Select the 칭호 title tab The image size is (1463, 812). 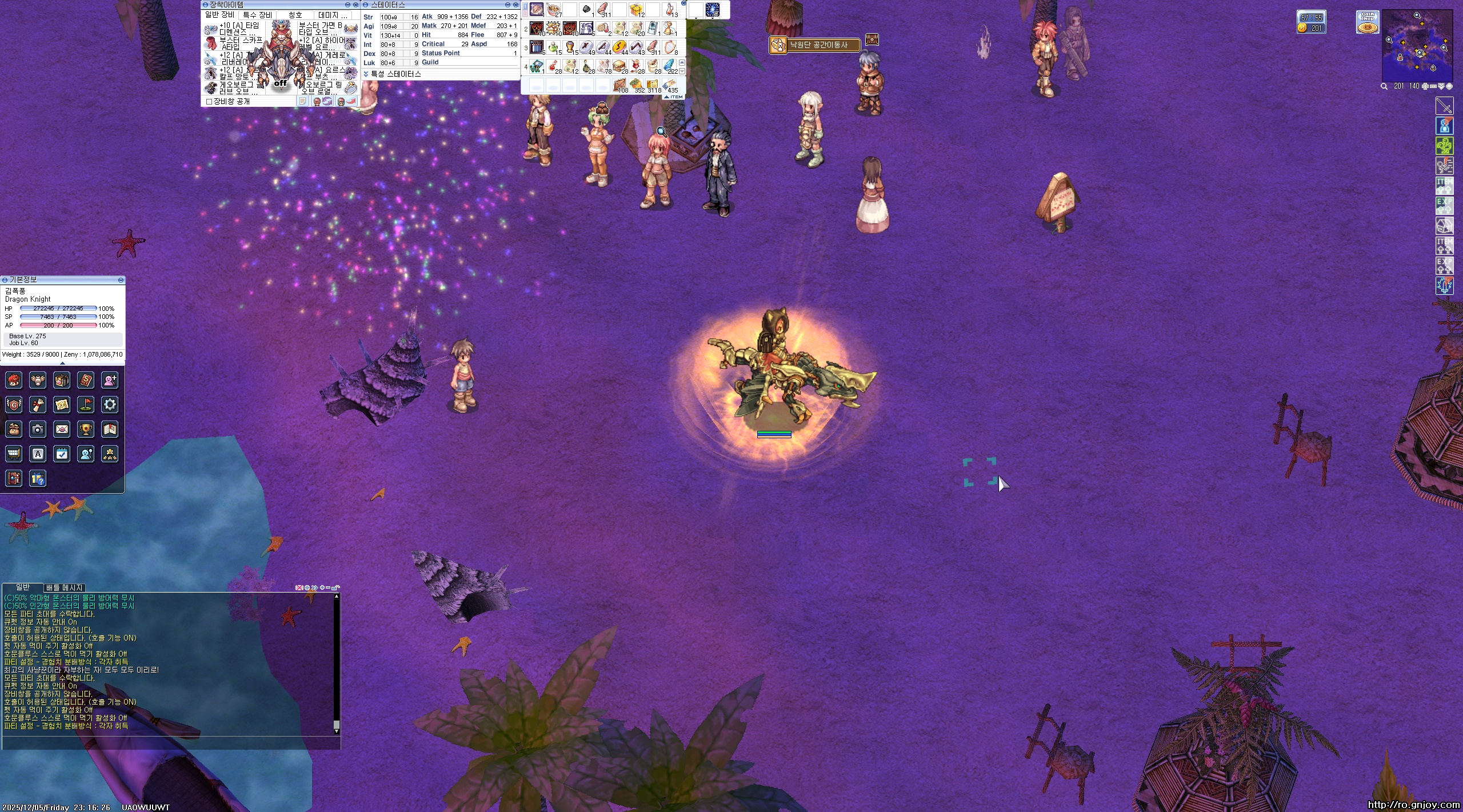295,15
